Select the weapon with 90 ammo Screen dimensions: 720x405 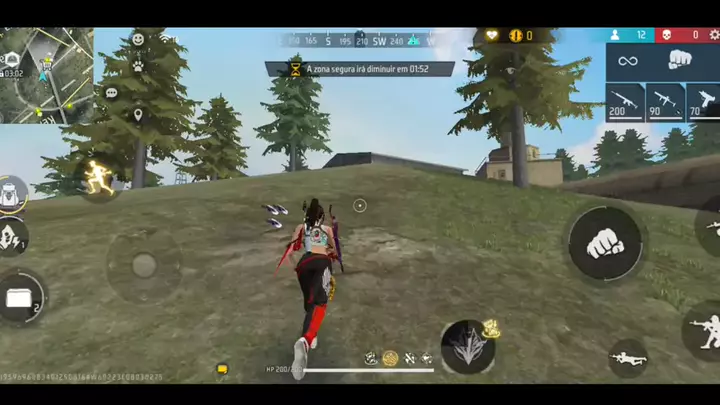(664, 102)
